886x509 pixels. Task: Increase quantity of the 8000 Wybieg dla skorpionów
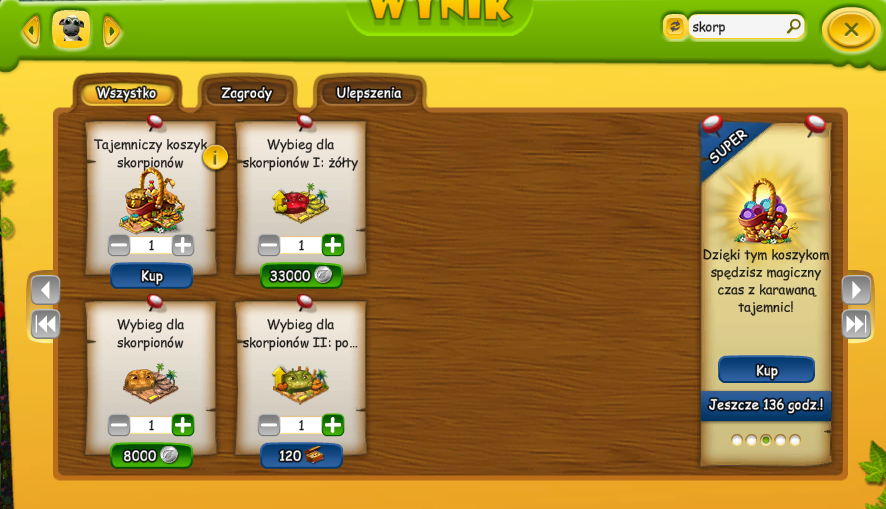pyautogui.click(x=183, y=425)
